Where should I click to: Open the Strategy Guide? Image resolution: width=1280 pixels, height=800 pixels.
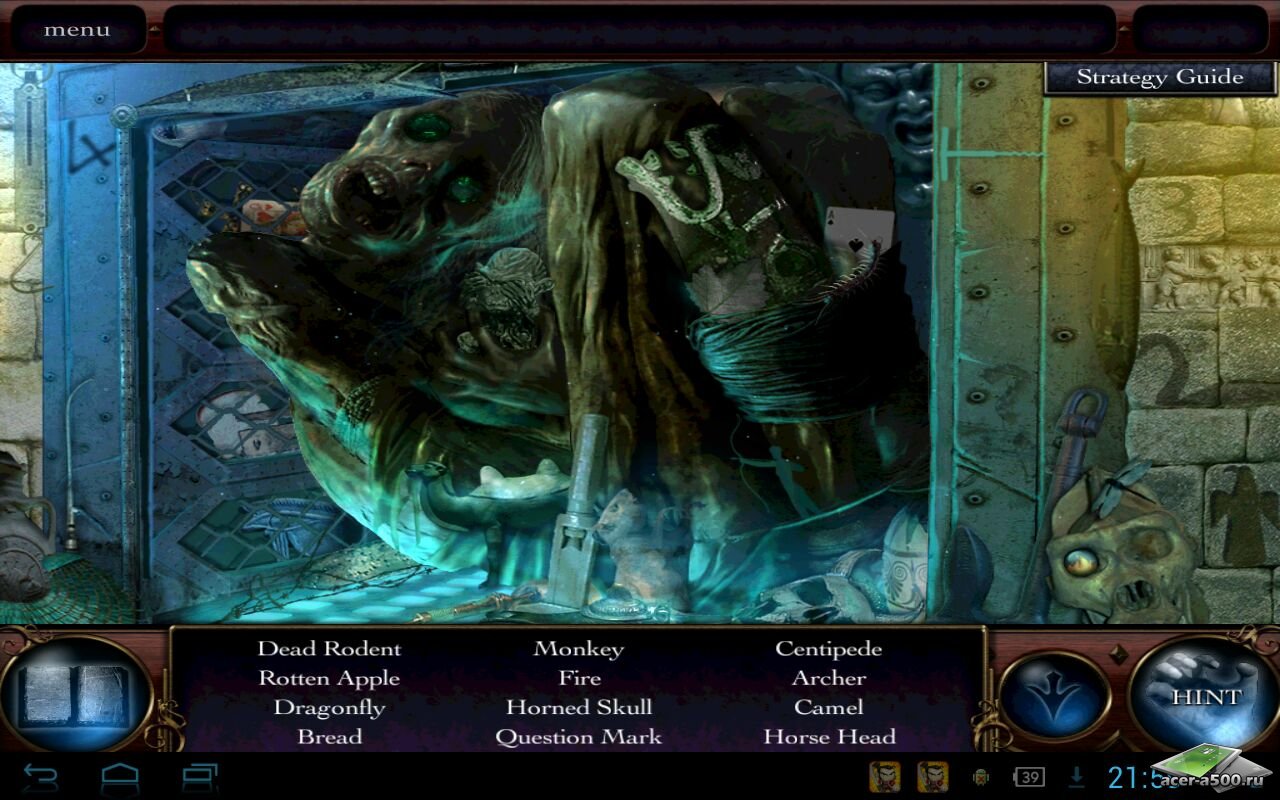(x=1159, y=77)
